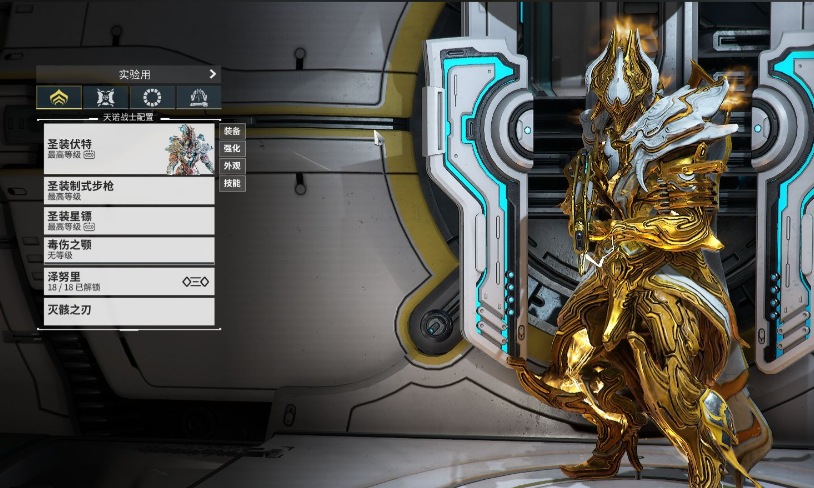Select the 圣装制式步枪 primary weapon slot
814x488 pixels.
(x=128, y=190)
